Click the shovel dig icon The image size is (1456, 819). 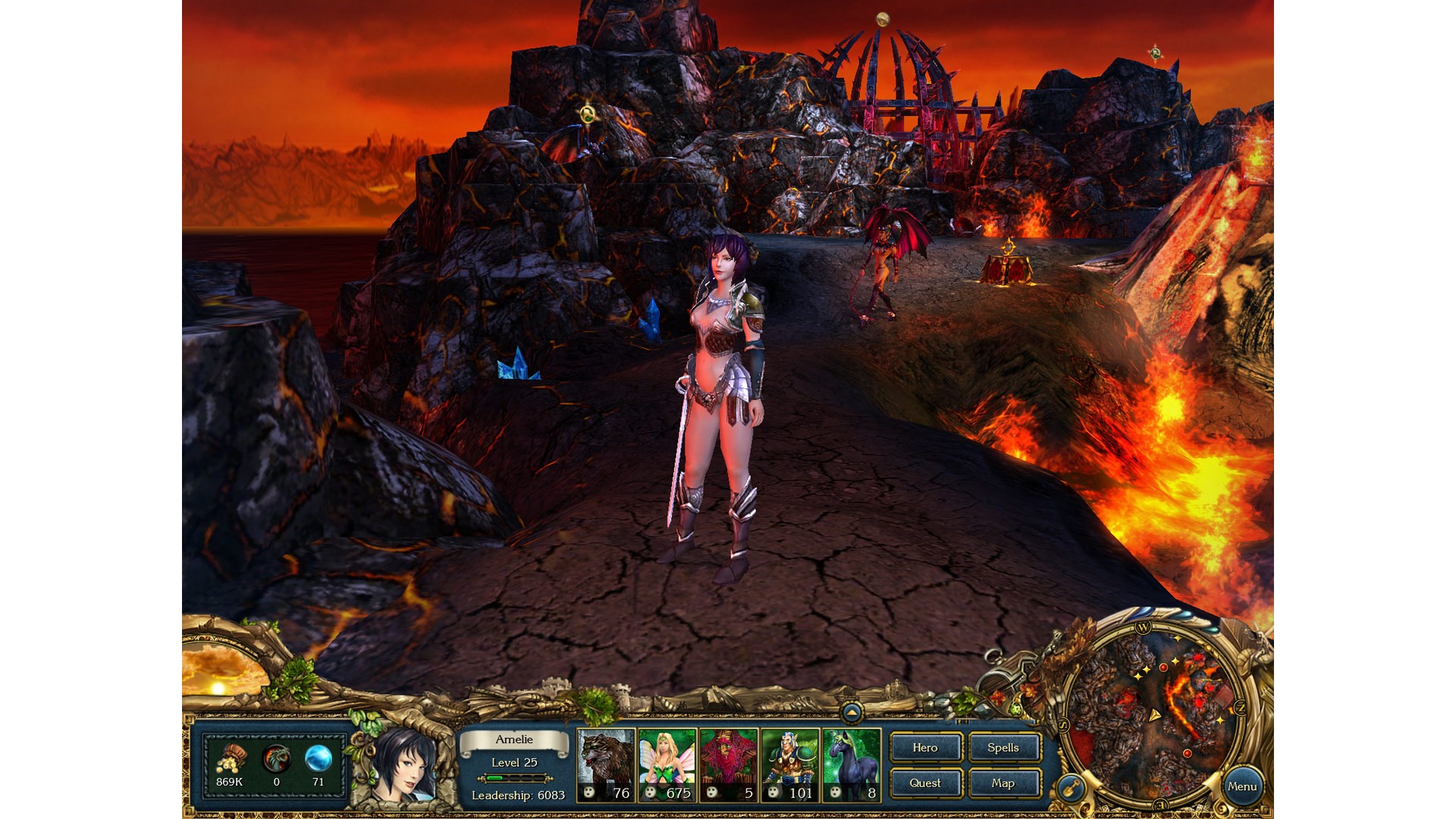click(x=1072, y=789)
